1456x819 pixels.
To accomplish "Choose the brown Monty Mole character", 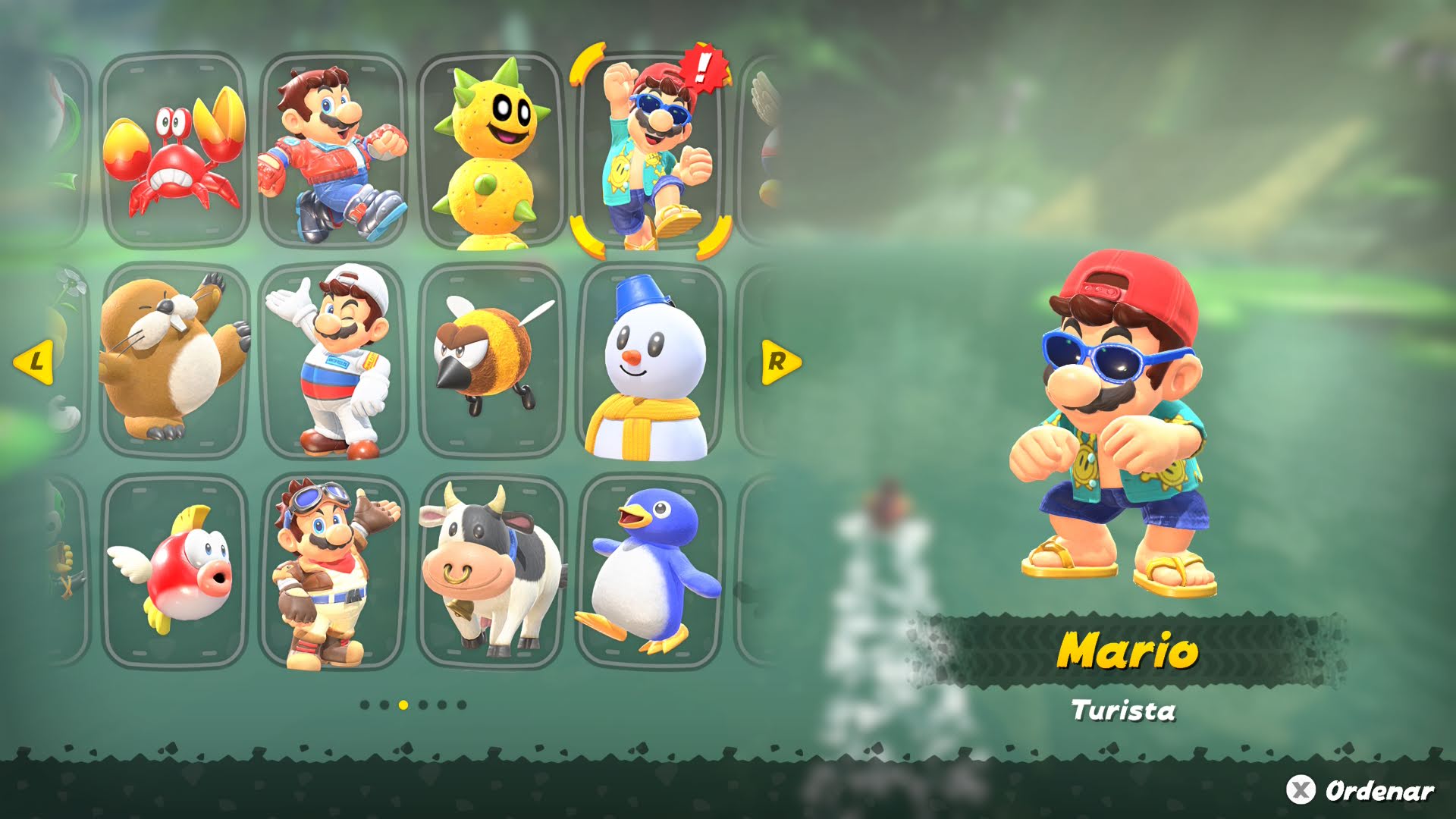I will pyautogui.click(x=174, y=360).
